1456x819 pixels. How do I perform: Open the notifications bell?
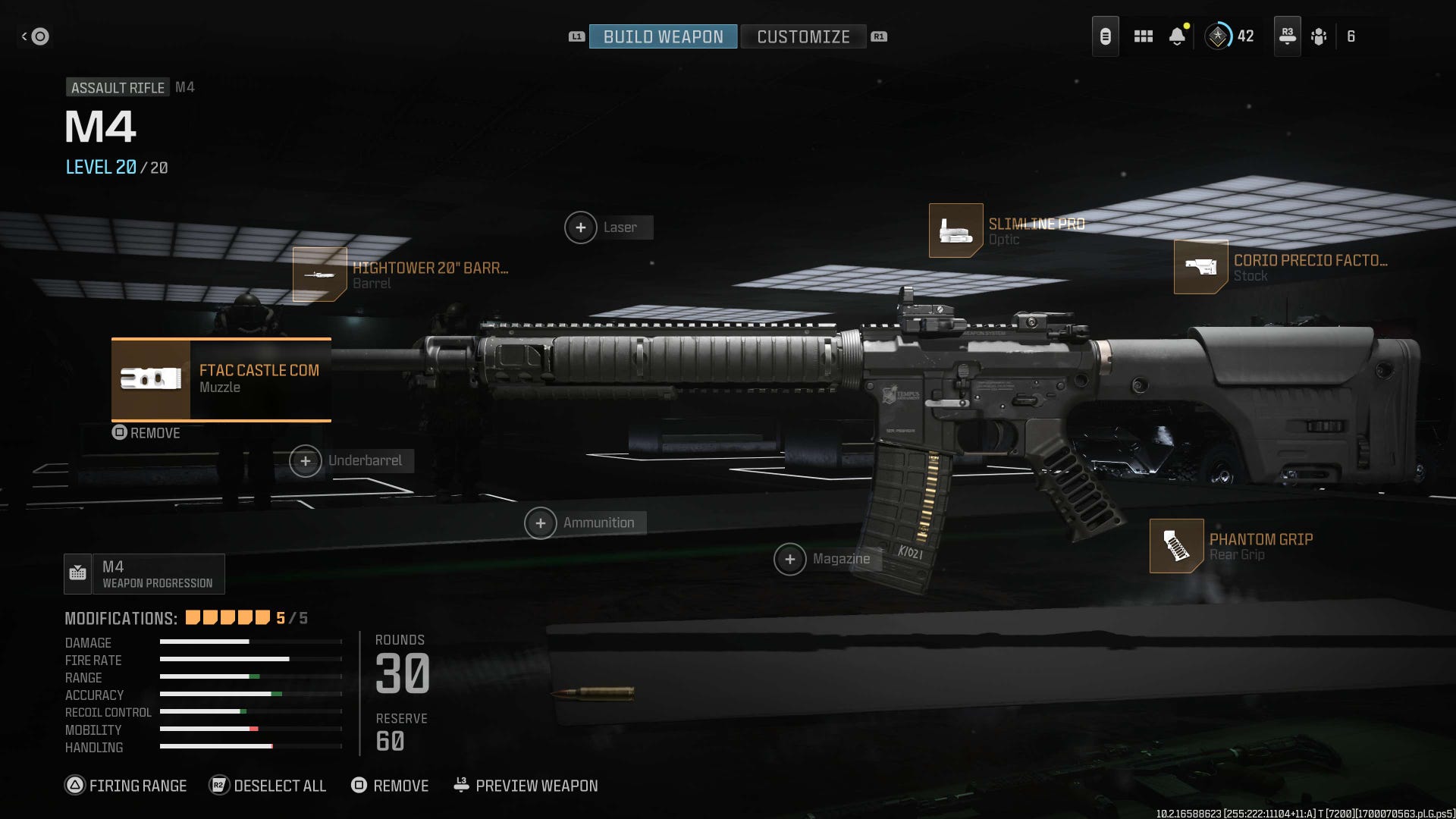coord(1178,36)
